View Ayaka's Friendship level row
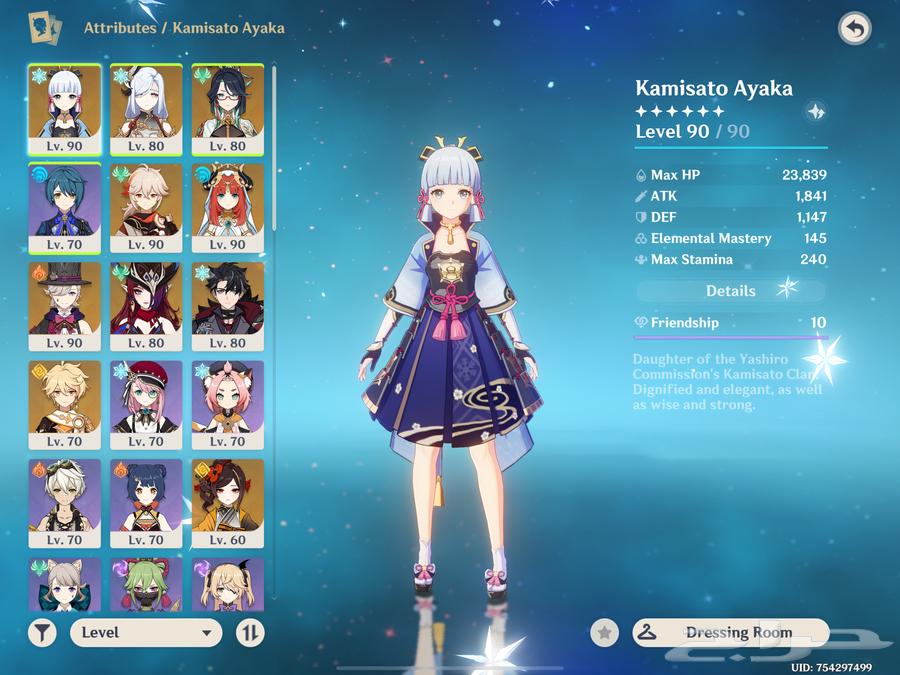Image resolution: width=900 pixels, height=675 pixels. [731, 323]
